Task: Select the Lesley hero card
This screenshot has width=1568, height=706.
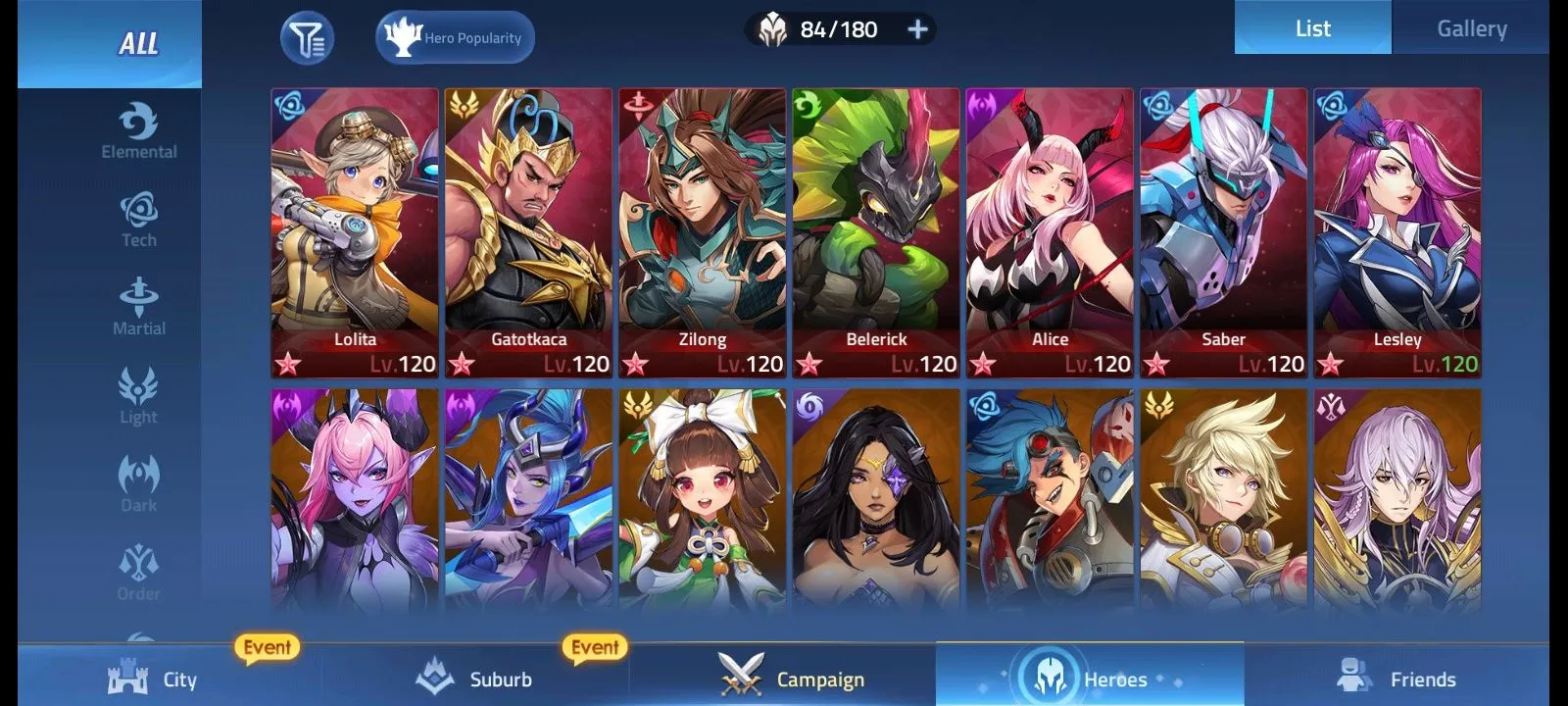Action: point(1397,232)
